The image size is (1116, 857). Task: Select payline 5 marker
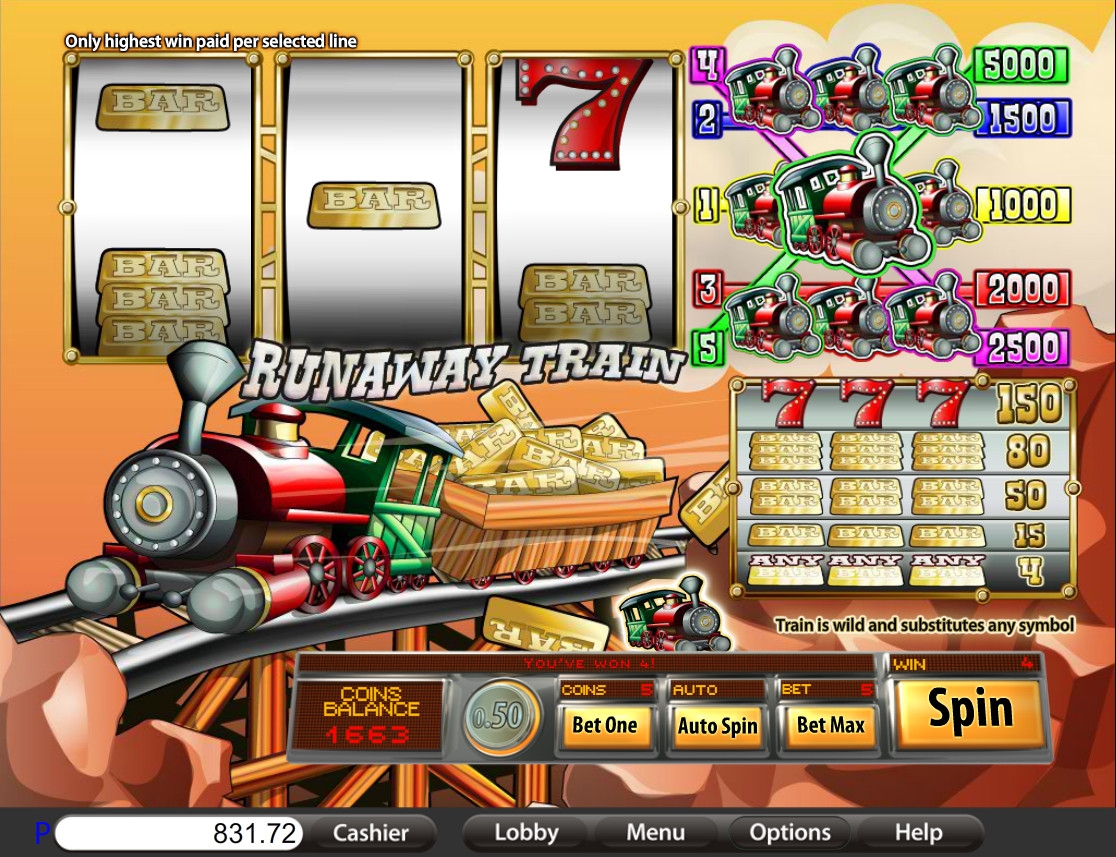pos(707,347)
